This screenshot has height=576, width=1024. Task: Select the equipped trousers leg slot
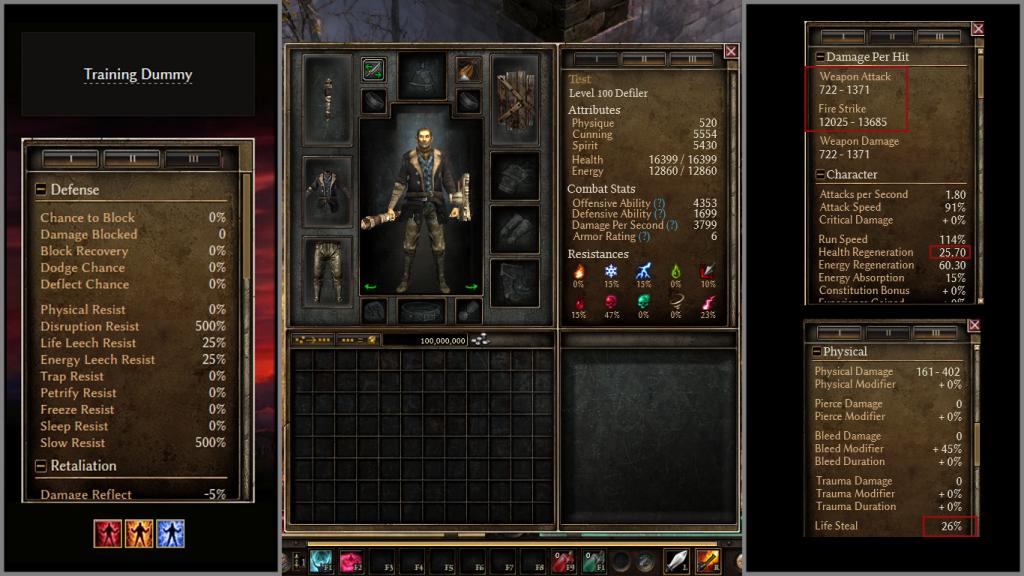tap(327, 269)
